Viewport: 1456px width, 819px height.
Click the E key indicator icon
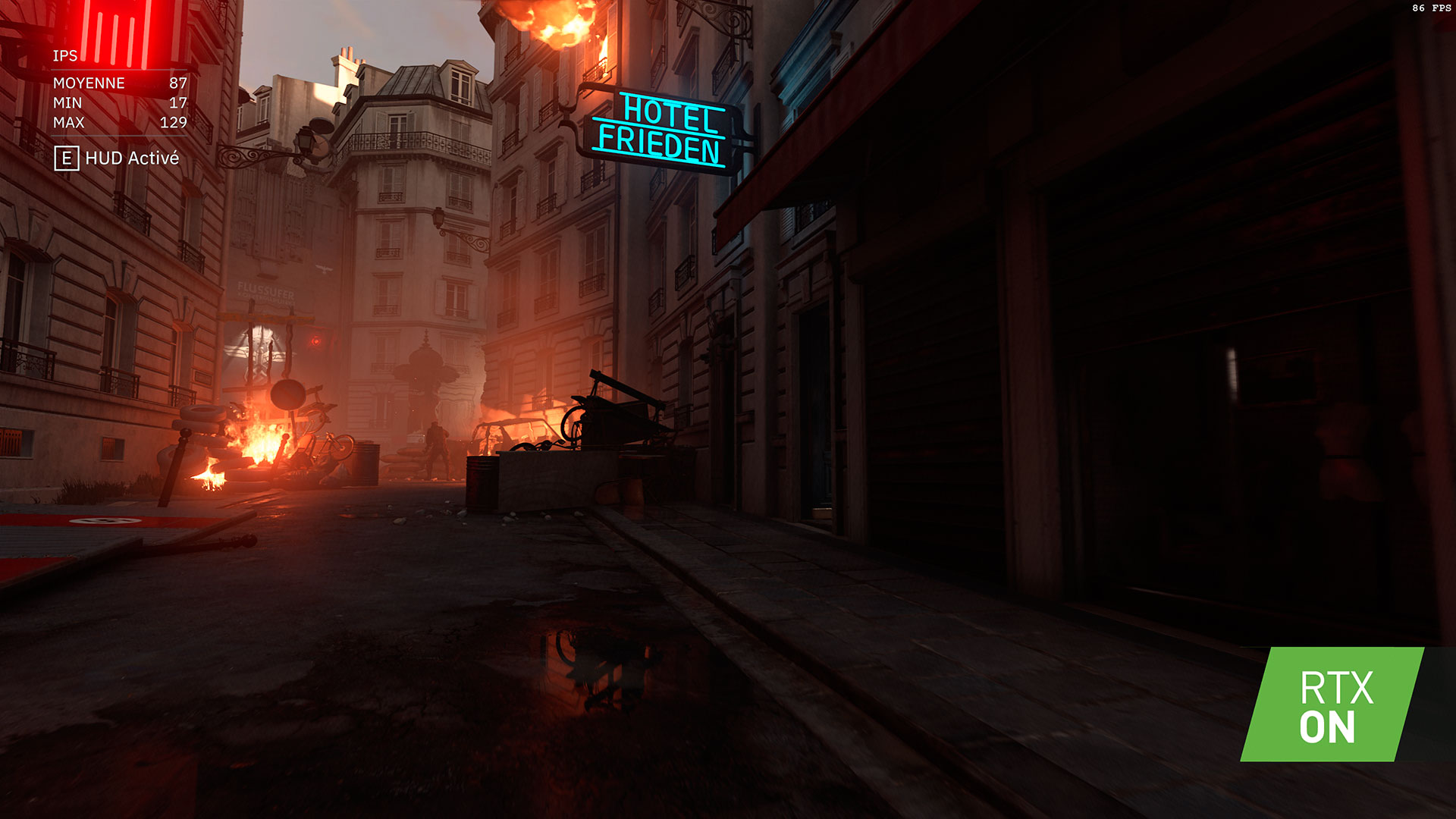click(x=67, y=159)
